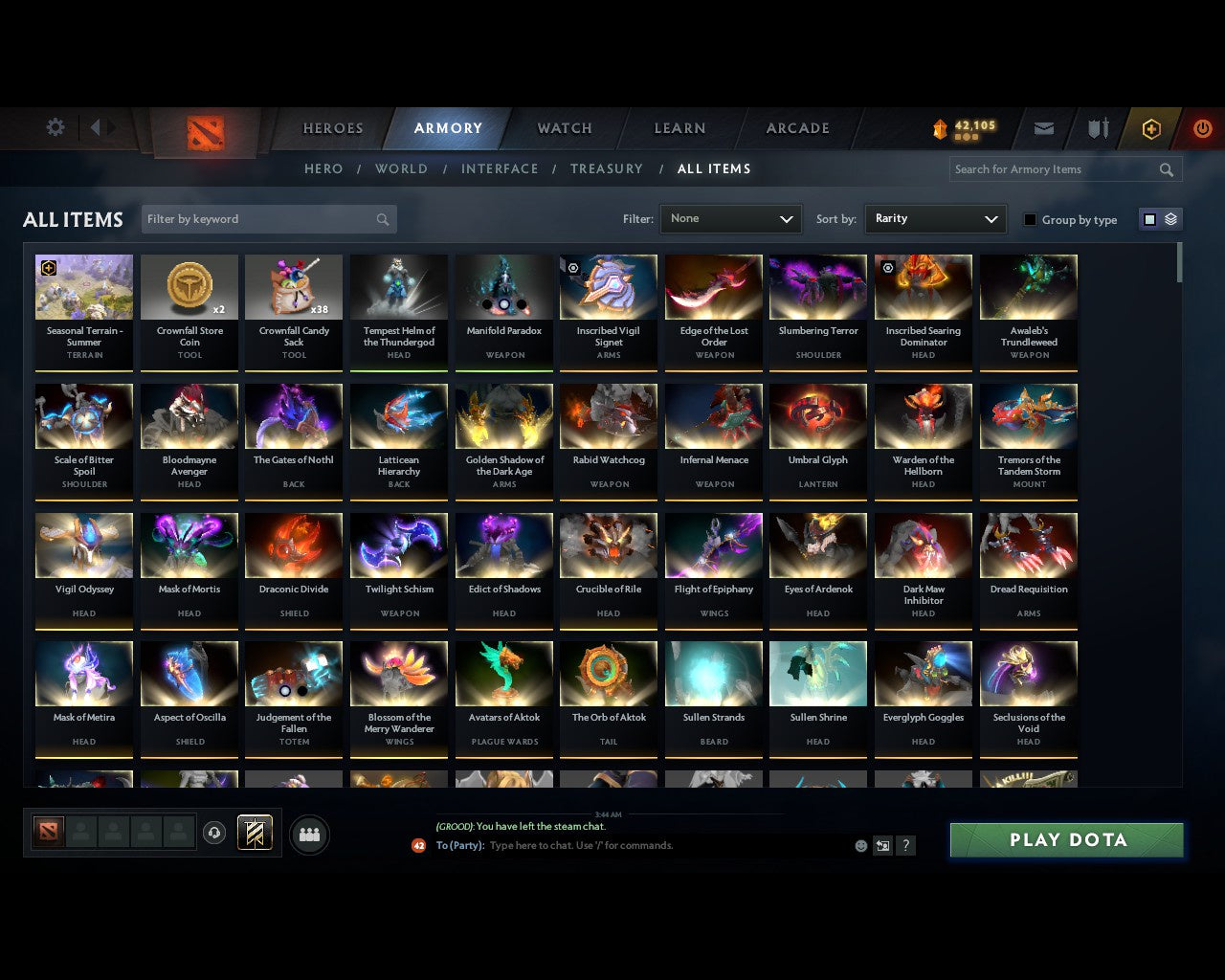Switch to grid view mode toggle
The image size is (1225, 980).
click(1148, 218)
